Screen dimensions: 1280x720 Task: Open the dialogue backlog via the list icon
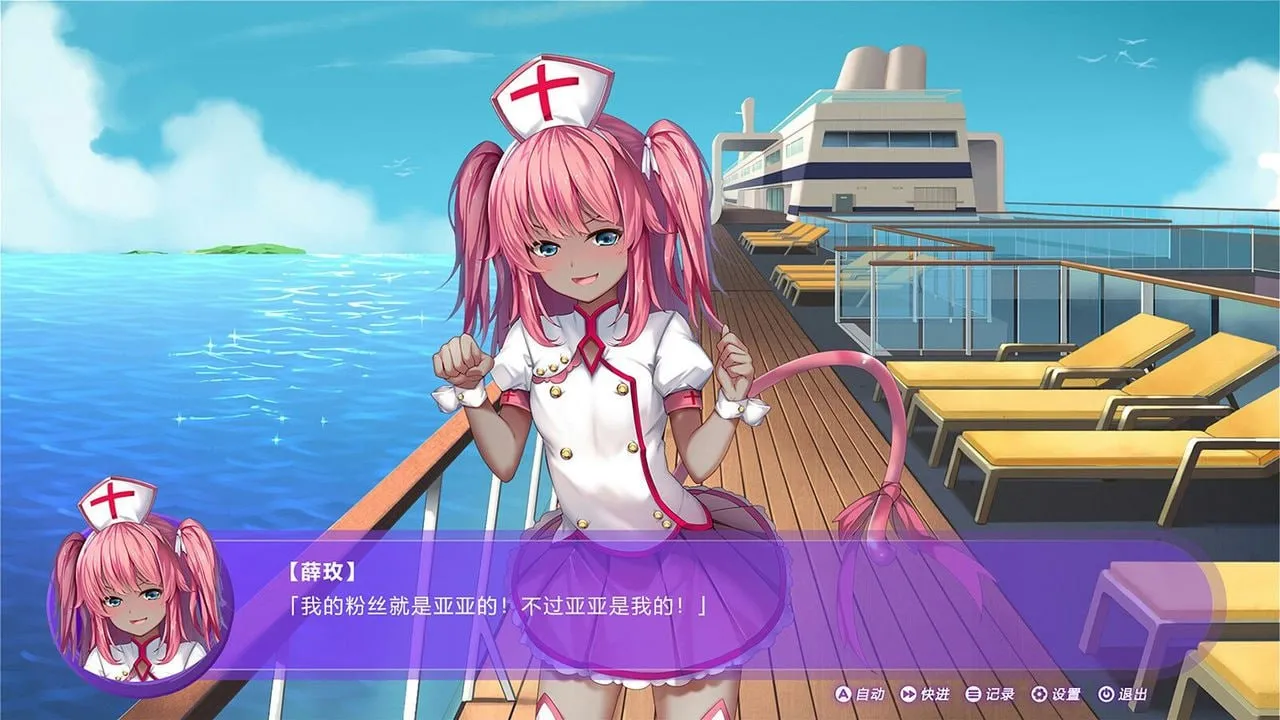[975, 694]
